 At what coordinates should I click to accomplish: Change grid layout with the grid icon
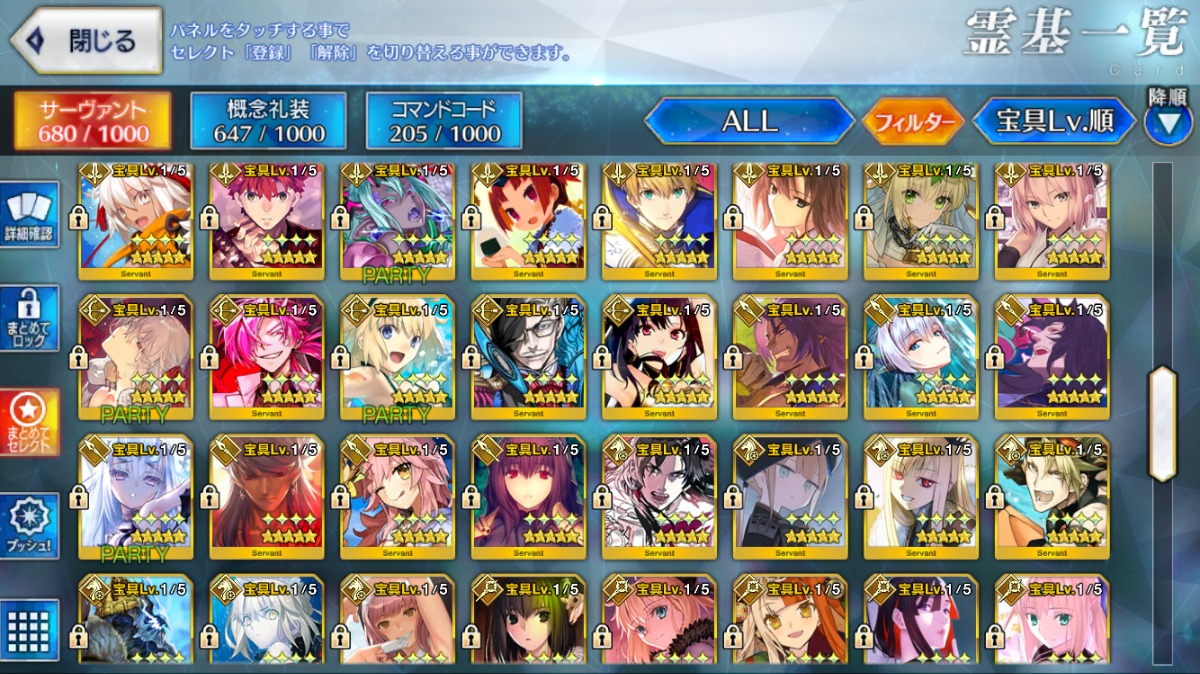(29, 630)
